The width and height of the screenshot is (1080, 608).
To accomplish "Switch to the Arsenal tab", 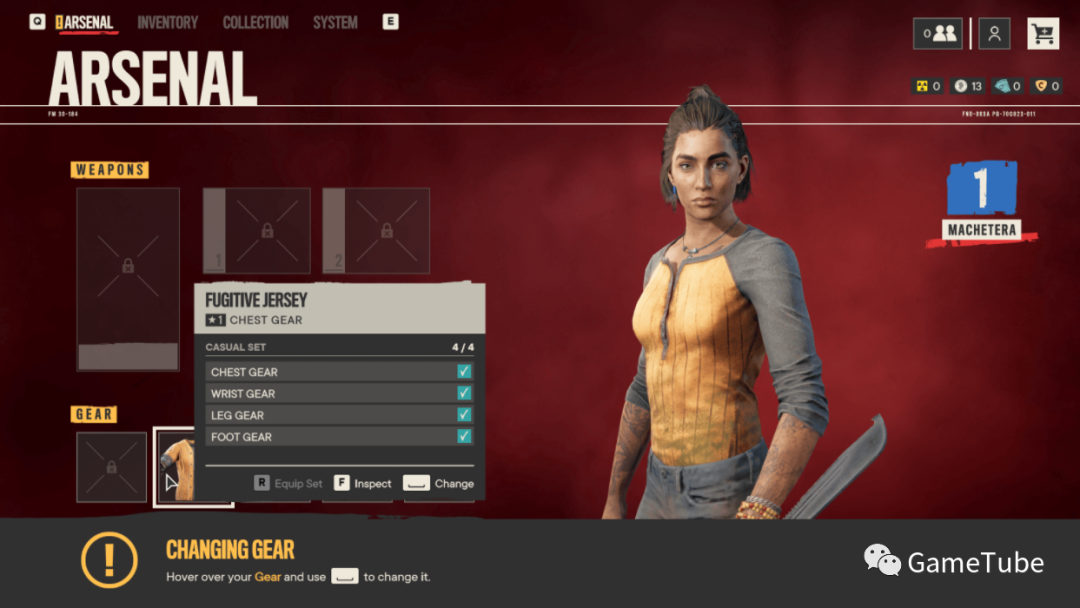I will (88, 22).
